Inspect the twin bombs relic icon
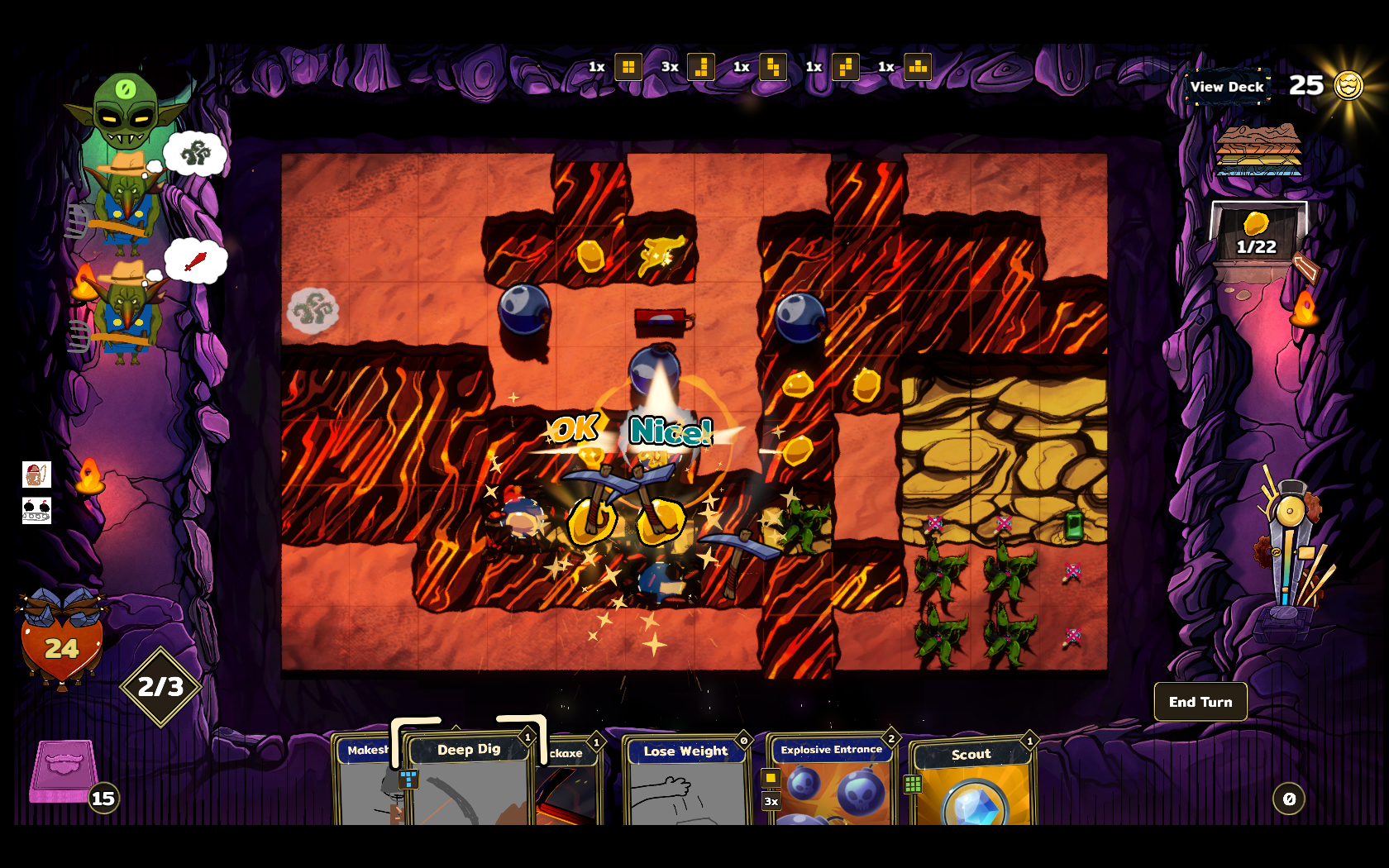 pyautogui.click(x=36, y=510)
